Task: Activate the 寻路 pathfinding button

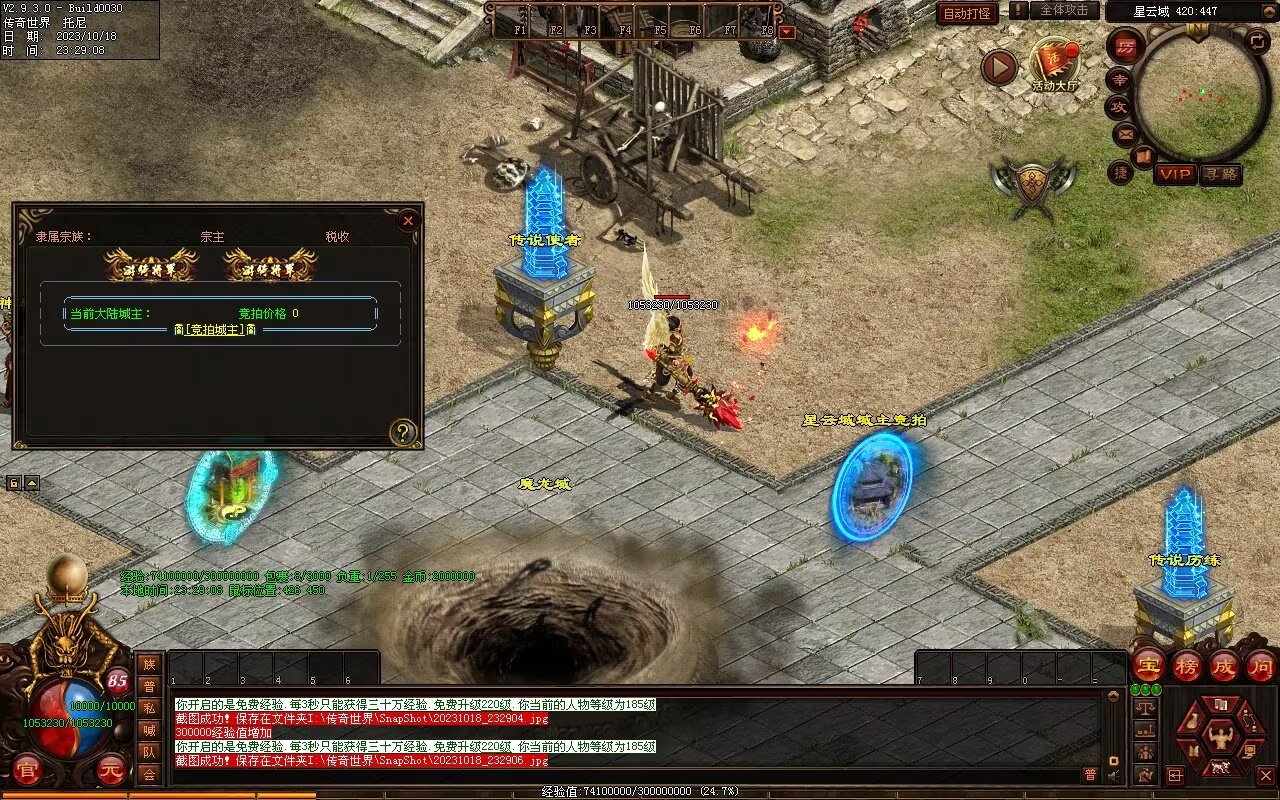Action: click(x=1221, y=174)
